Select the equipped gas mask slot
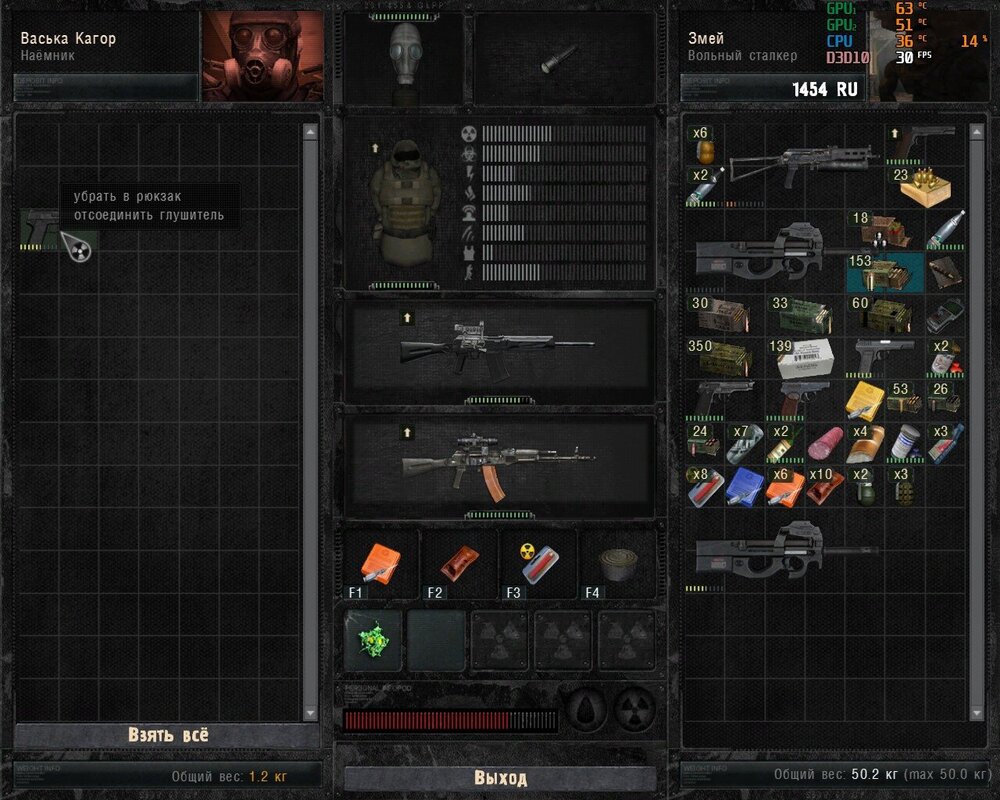Screen dimensions: 1000x800 click(404, 60)
